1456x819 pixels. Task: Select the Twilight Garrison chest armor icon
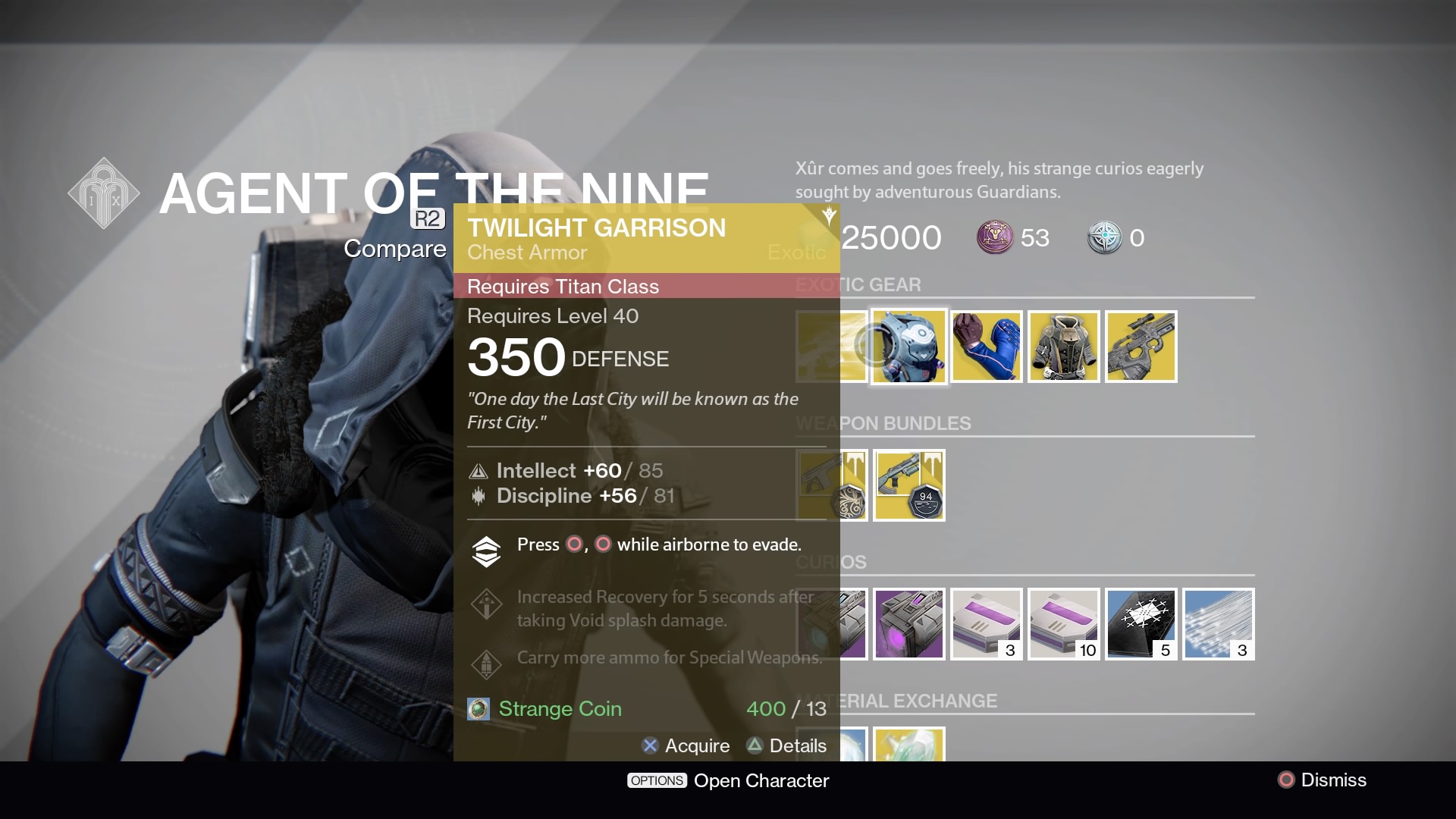click(908, 347)
